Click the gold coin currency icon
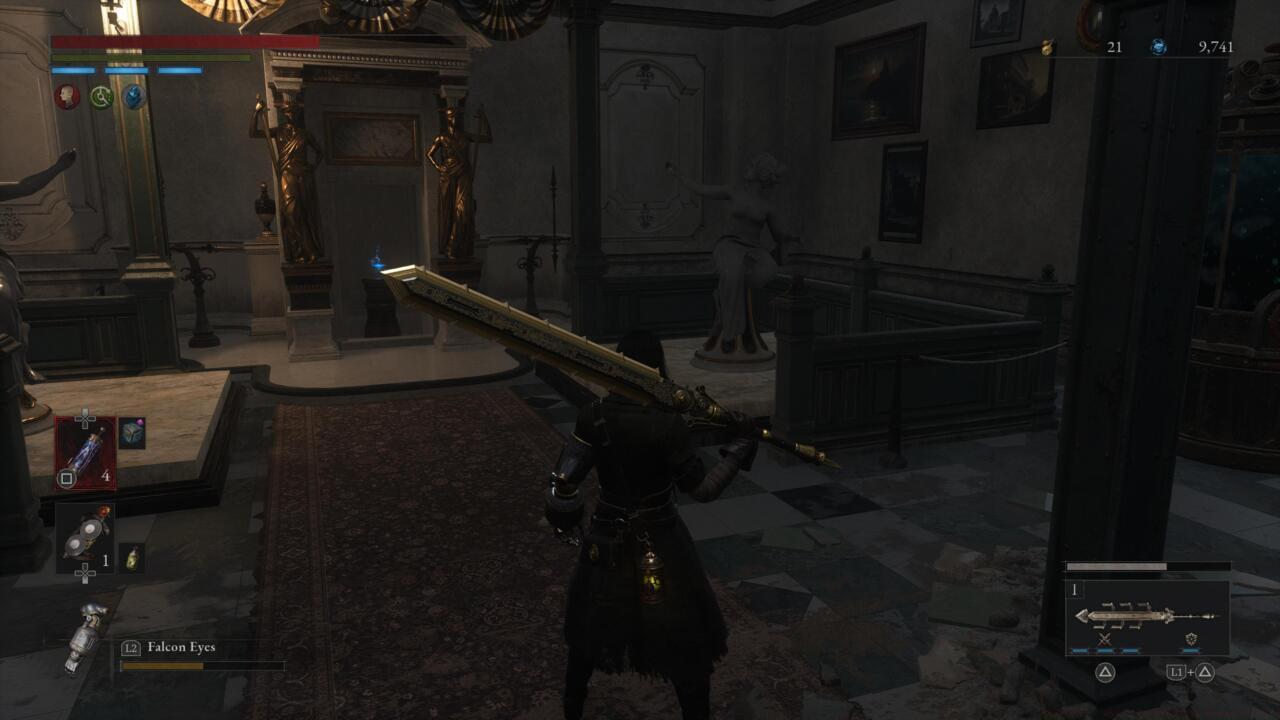The image size is (1280, 720). coord(1046,46)
